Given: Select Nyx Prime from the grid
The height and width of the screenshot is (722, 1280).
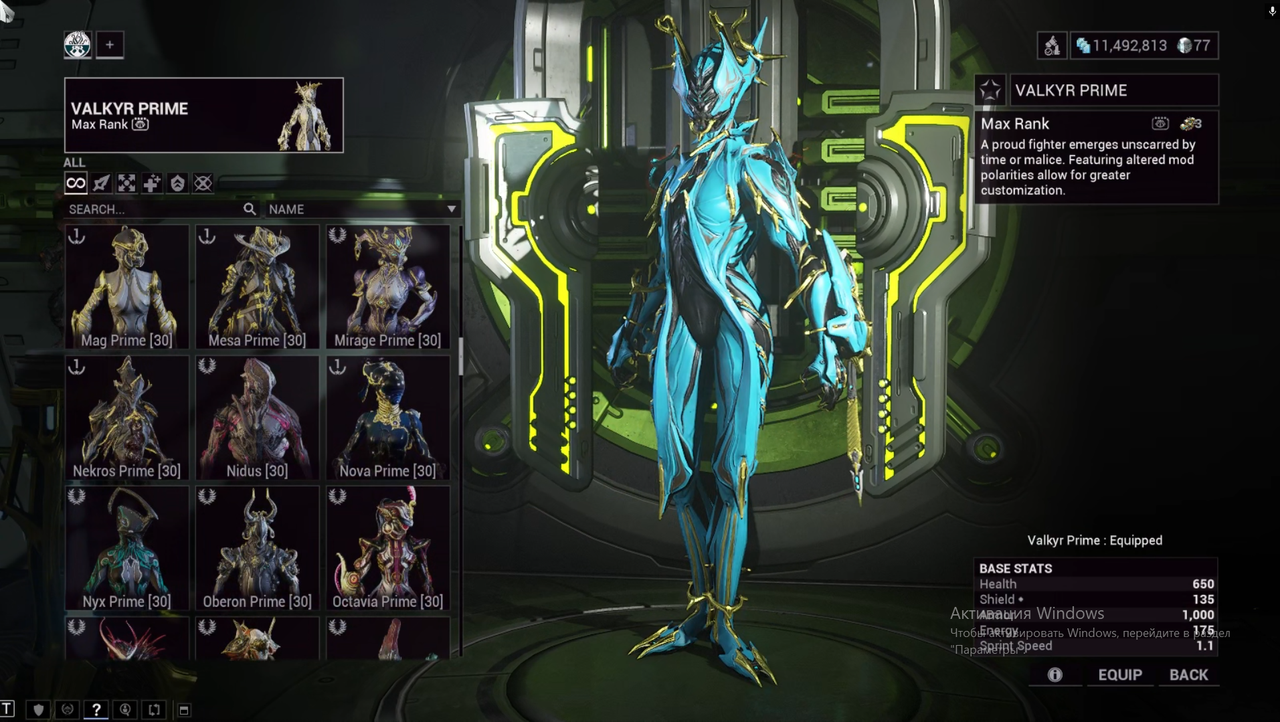Looking at the screenshot, I should 127,548.
